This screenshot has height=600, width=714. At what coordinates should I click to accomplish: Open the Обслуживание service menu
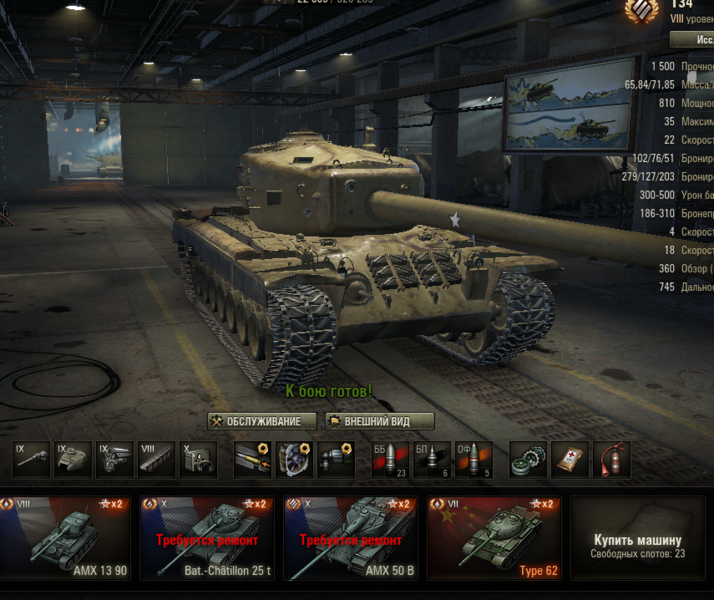click(261, 421)
